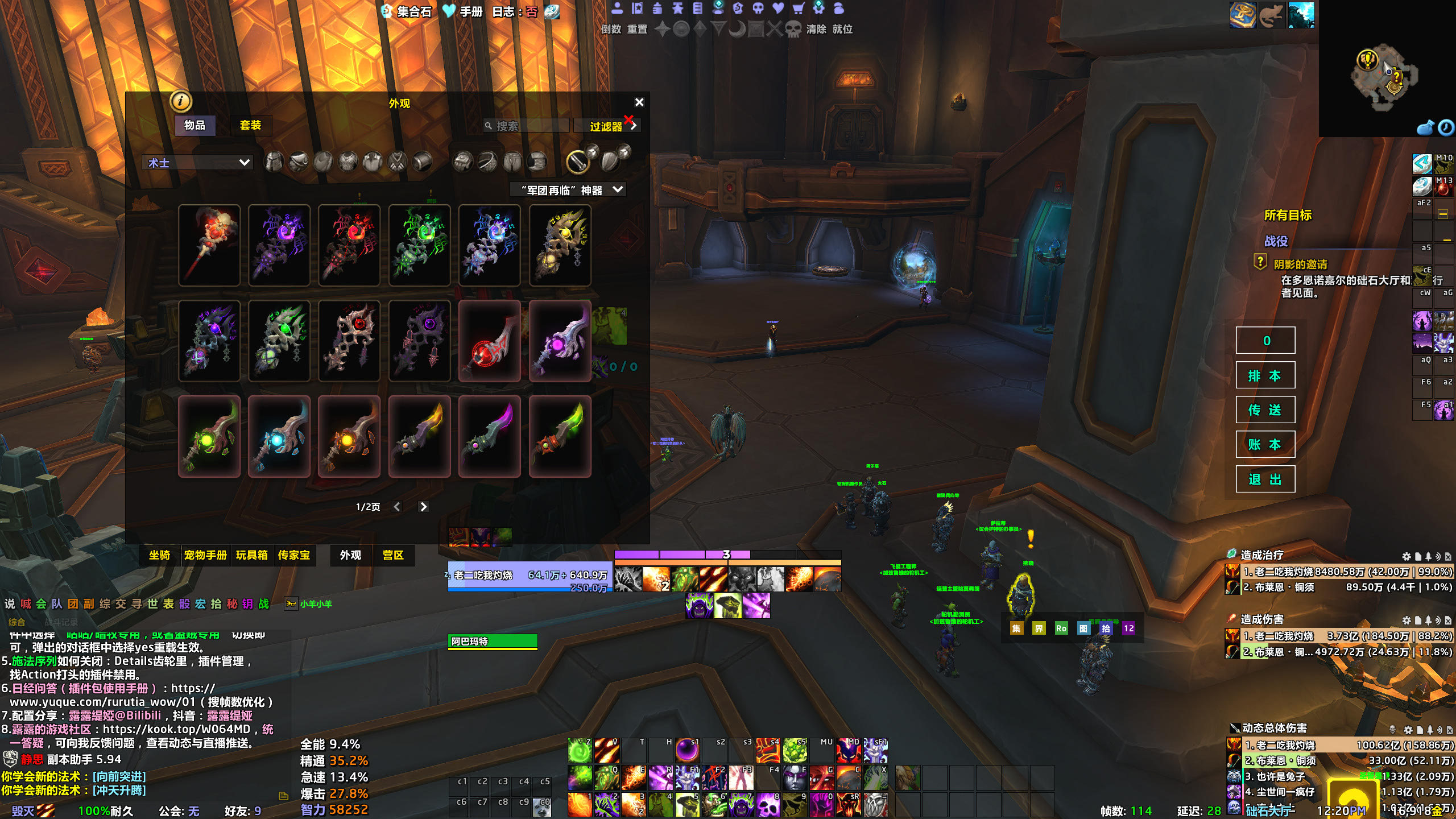Open the 营区 warband camp tab
Image resolution: width=1456 pixels, height=819 pixels.
[x=392, y=555]
